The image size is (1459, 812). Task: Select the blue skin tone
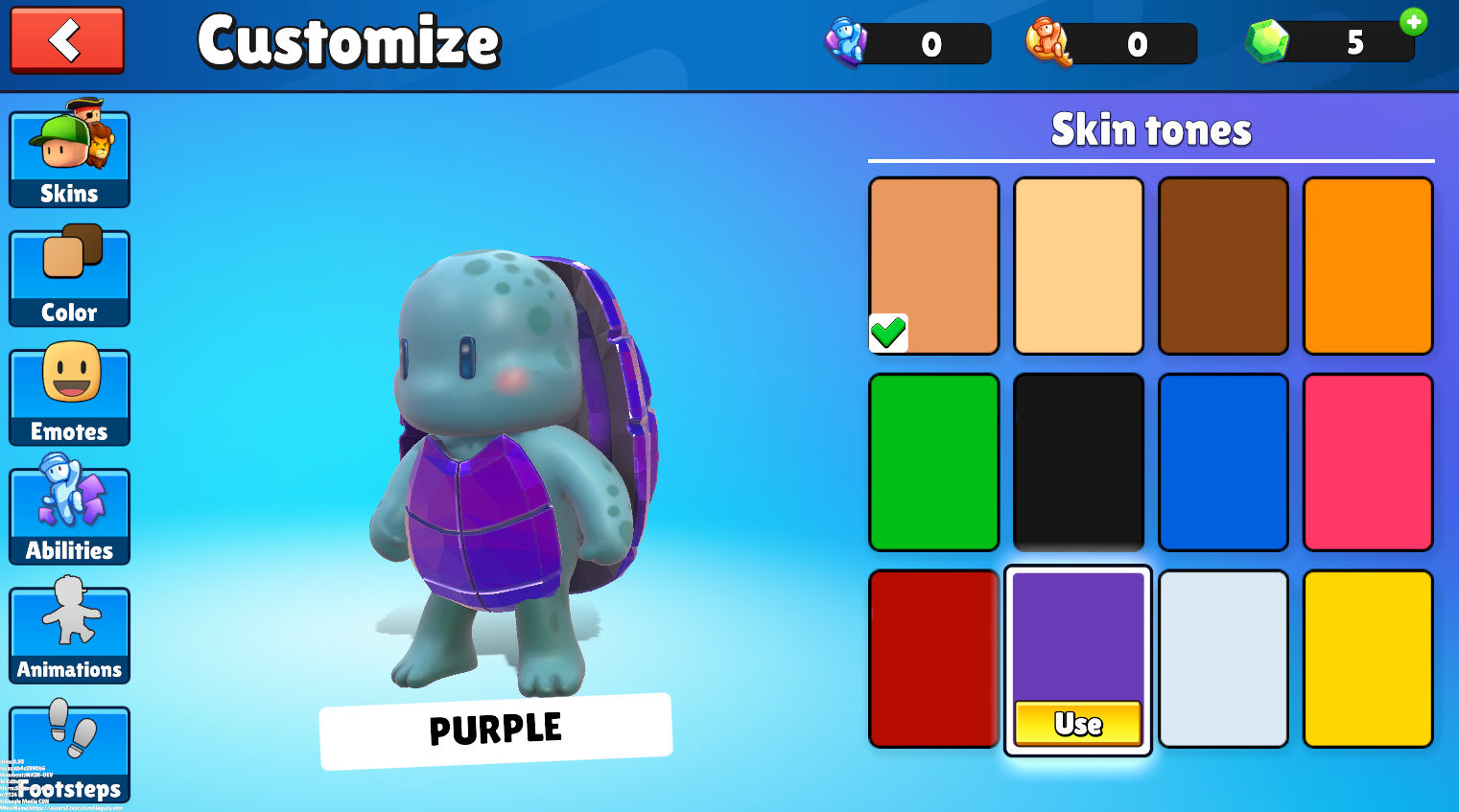[x=1223, y=462]
